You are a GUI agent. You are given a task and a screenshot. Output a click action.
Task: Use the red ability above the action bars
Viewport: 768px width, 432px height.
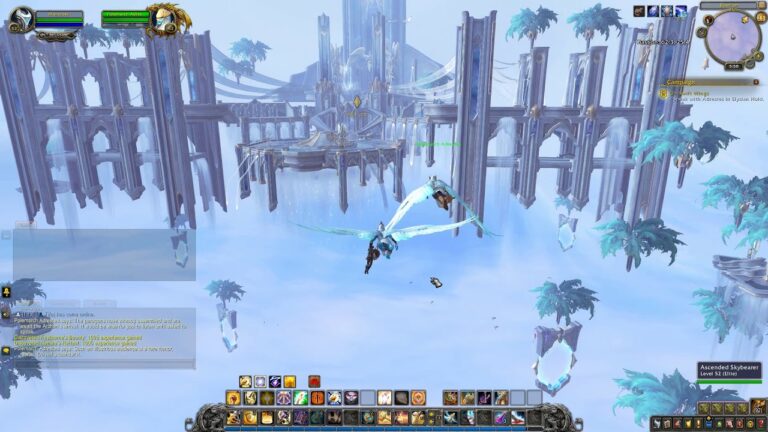point(314,381)
